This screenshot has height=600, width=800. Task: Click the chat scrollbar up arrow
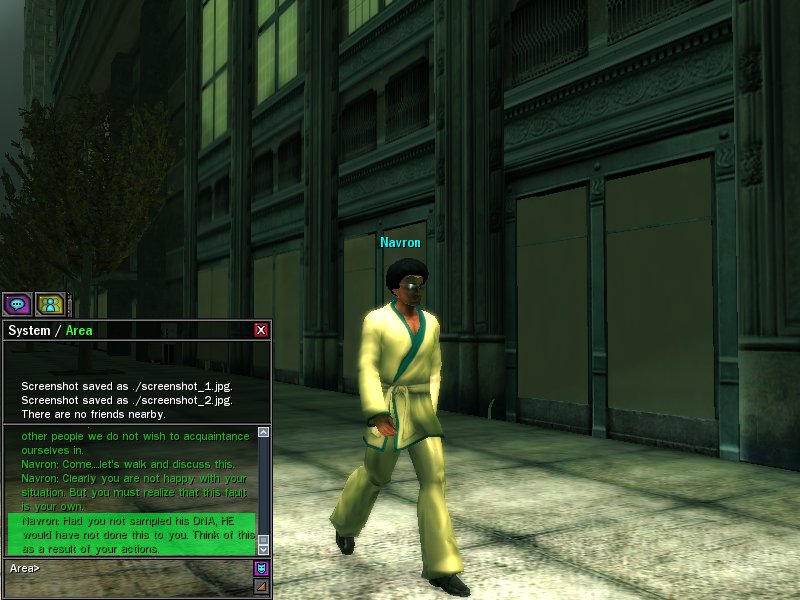(x=264, y=432)
